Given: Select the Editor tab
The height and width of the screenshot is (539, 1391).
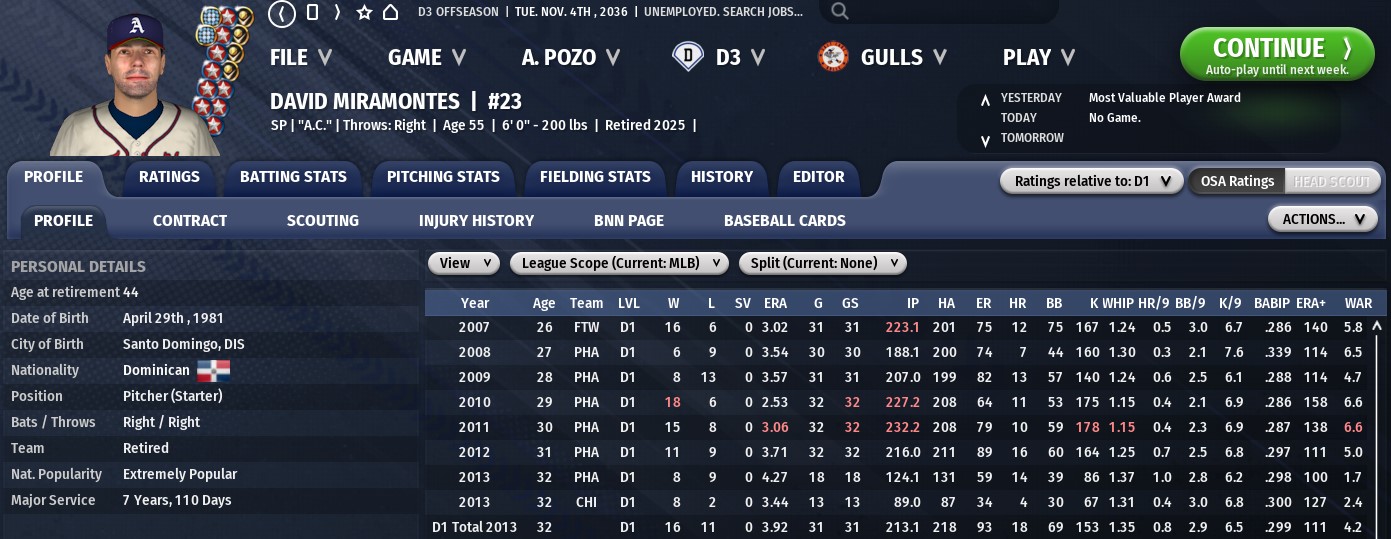Looking at the screenshot, I should click(x=818, y=177).
